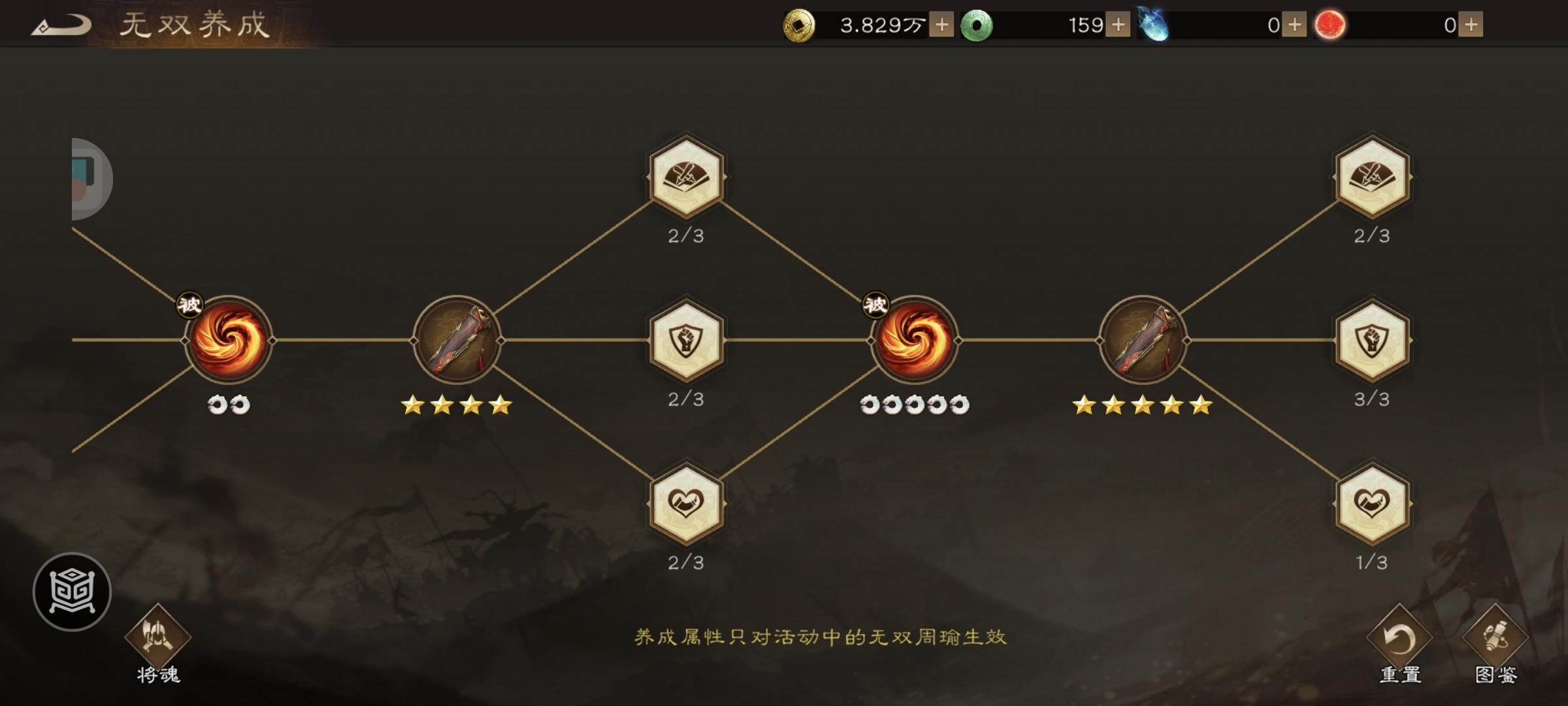Click the treasure box icon bottom left
Screen dimensions: 1568x706
[72, 590]
